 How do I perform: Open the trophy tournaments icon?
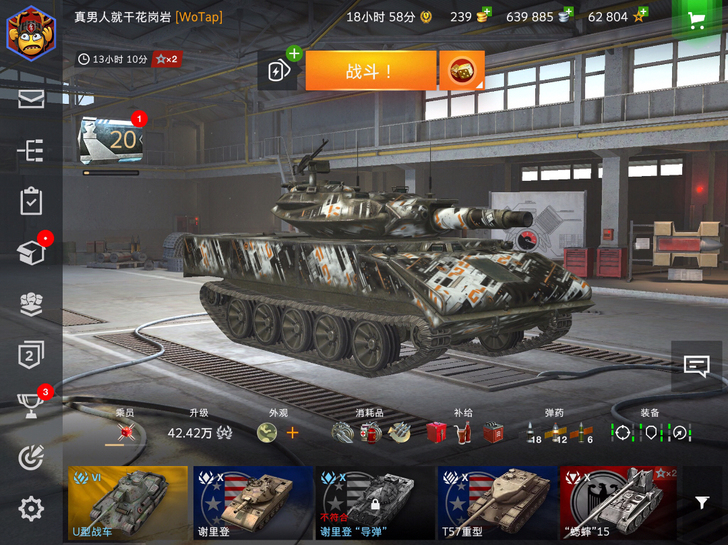click(x=31, y=405)
